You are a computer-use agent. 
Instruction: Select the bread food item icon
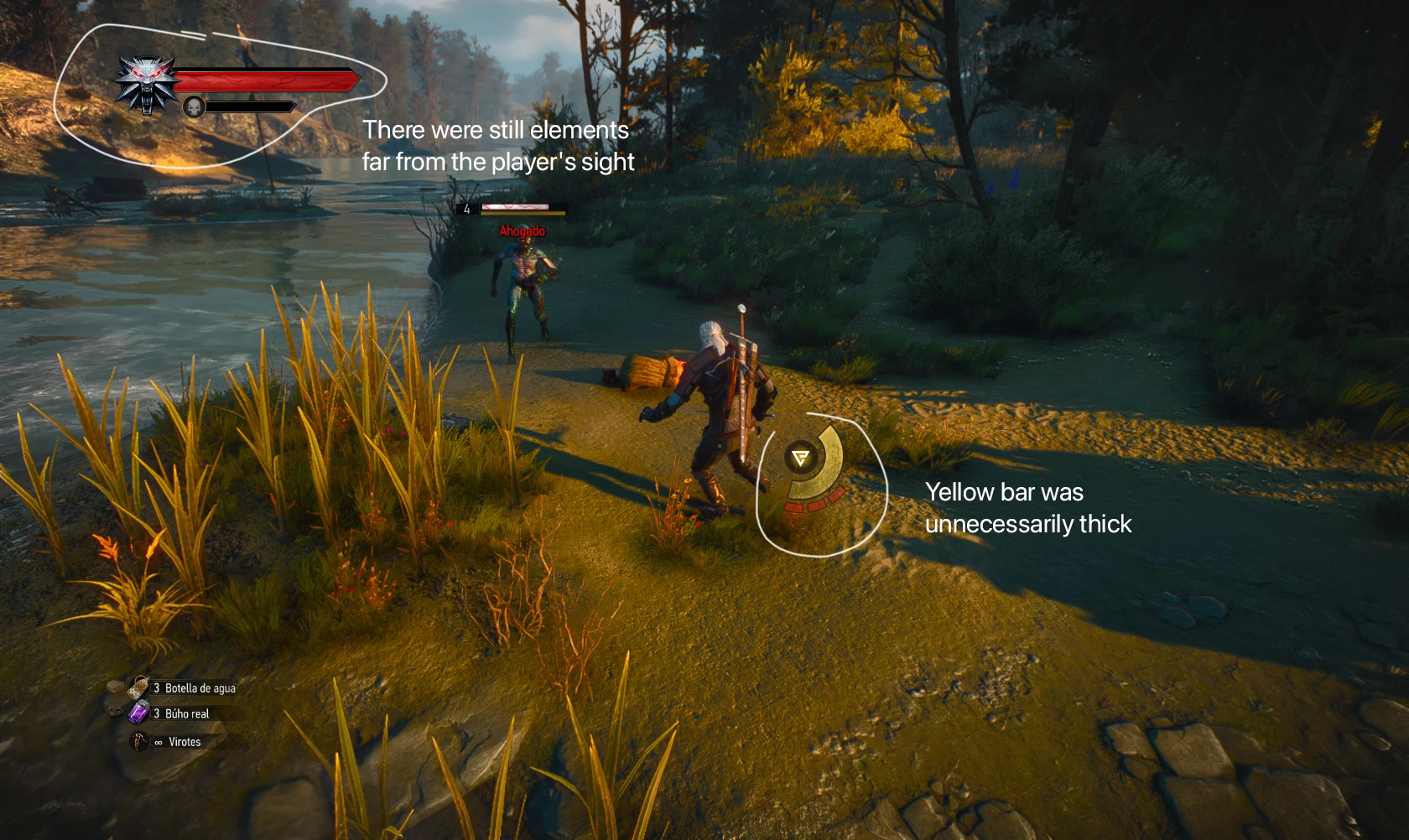pos(115,687)
